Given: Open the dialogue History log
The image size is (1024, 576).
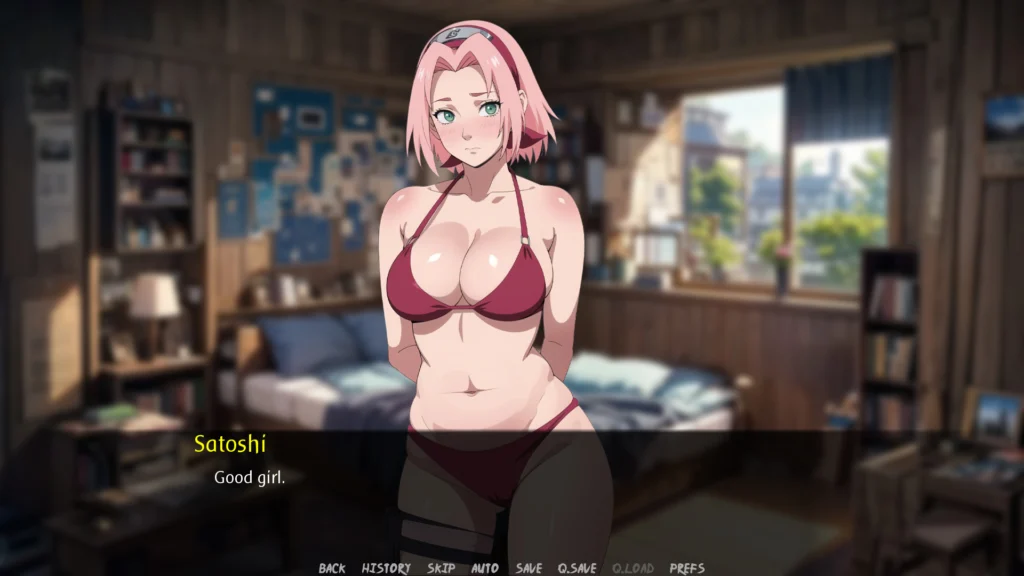Looking at the screenshot, I should coord(386,568).
